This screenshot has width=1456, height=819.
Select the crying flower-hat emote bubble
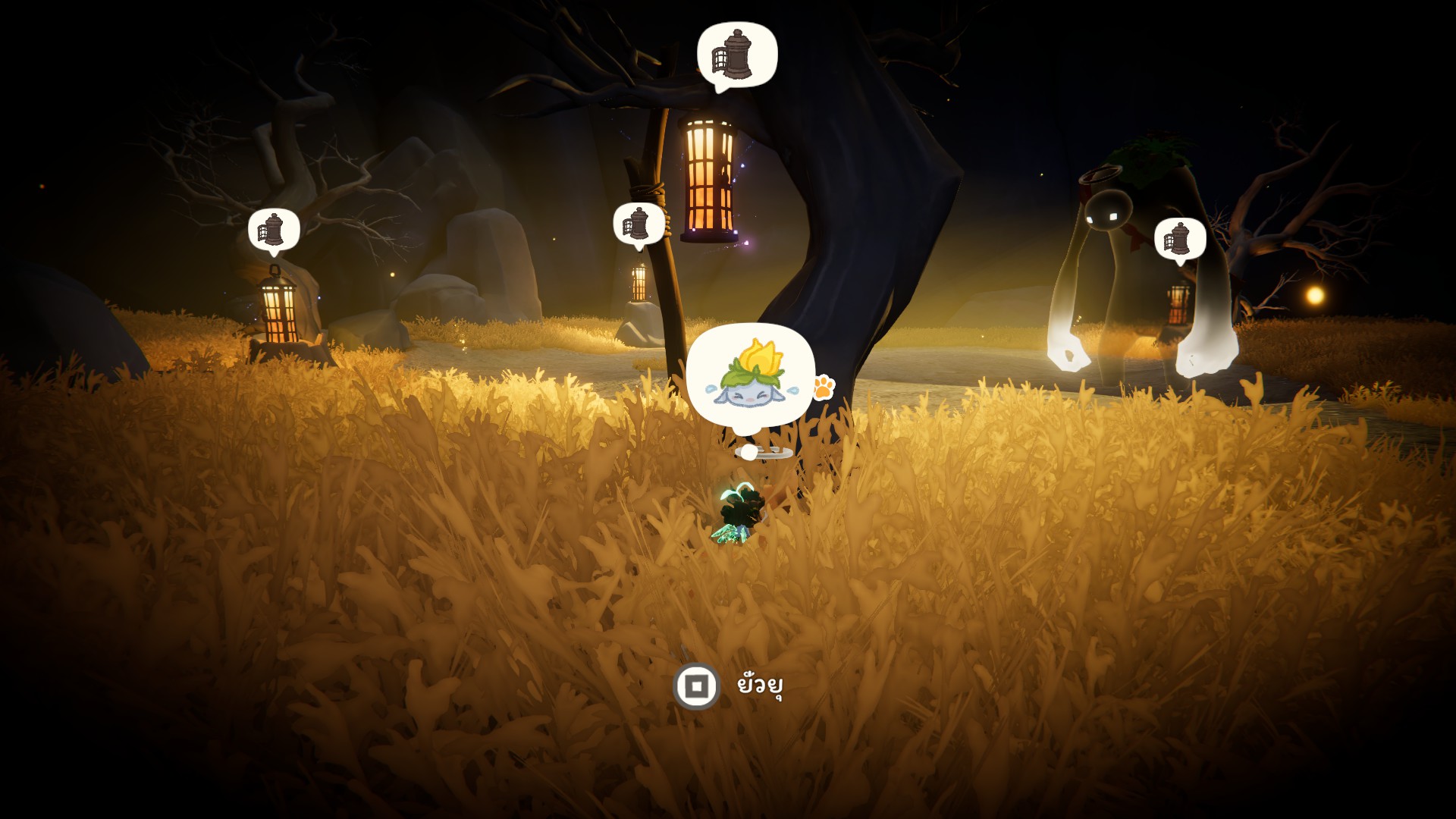750,378
